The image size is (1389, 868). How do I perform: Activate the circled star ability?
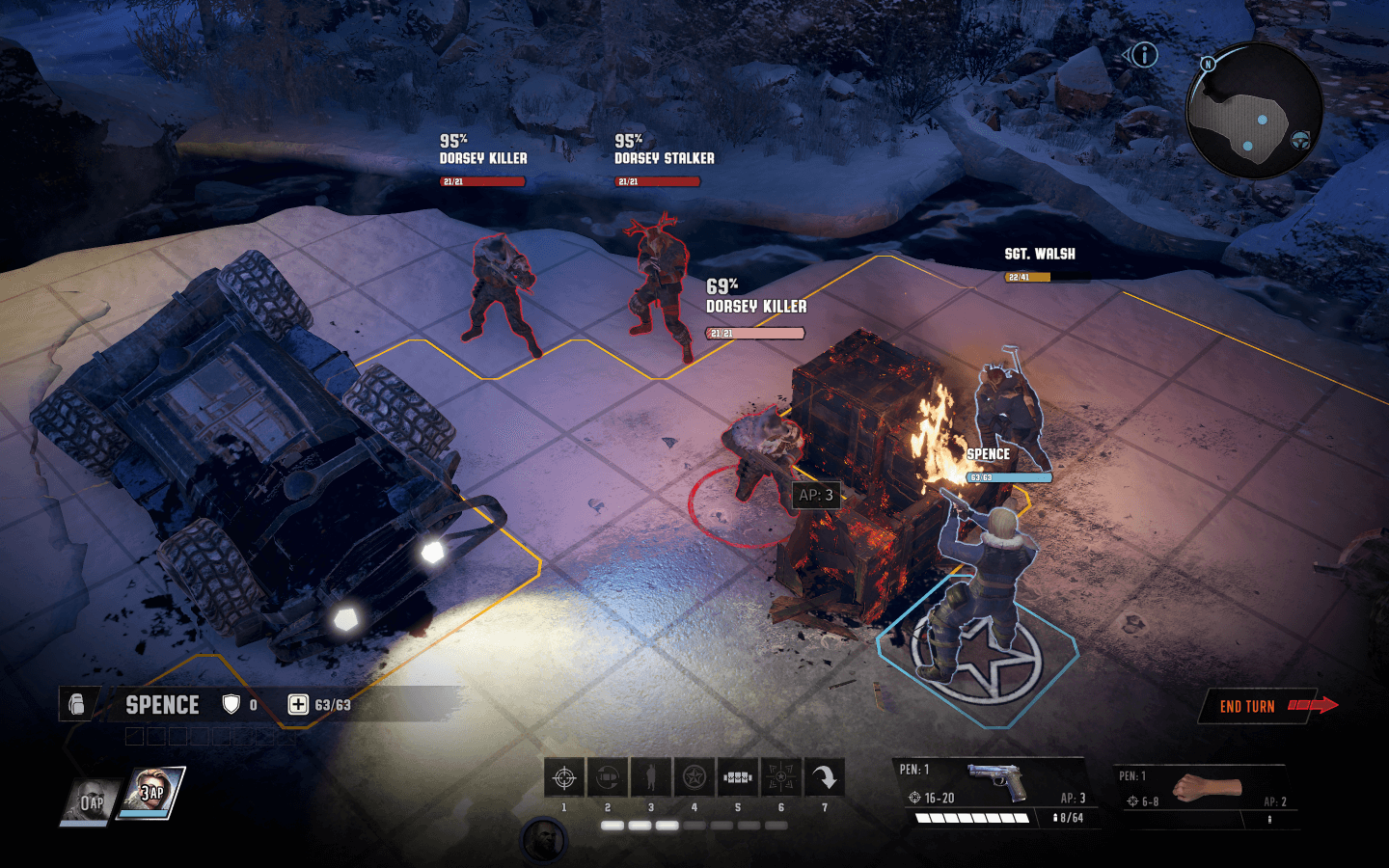pyautogui.click(x=694, y=777)
